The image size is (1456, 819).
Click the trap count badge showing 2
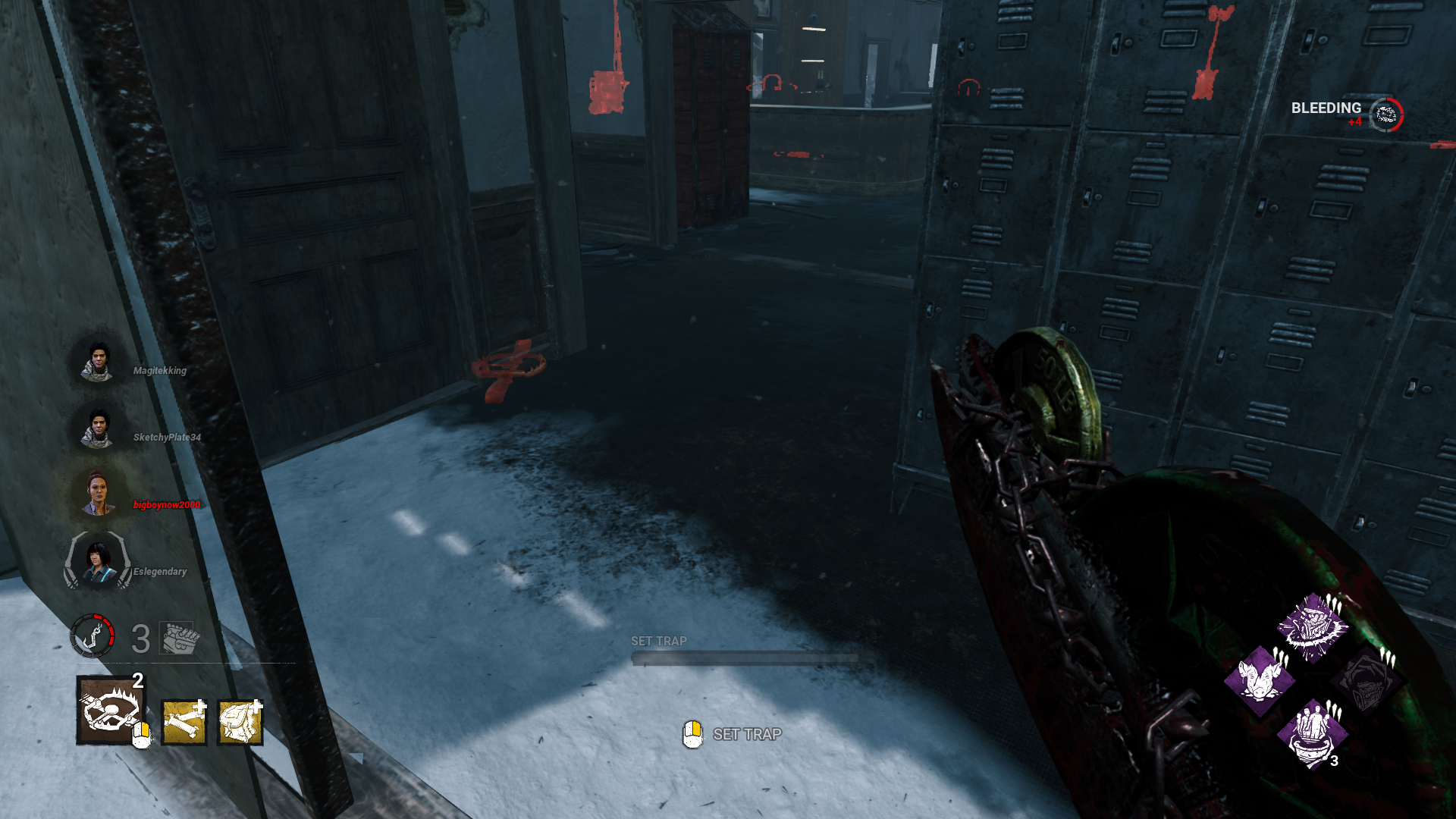pyautogui.click(x=137, y=682)
